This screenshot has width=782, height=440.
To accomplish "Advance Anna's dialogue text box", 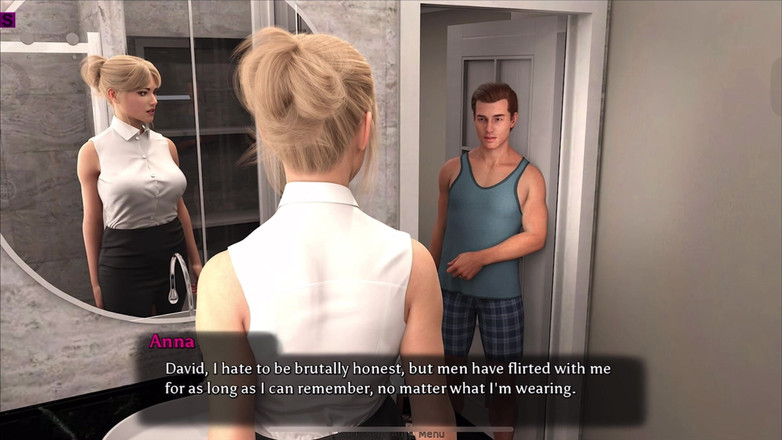I will (388, 379).
